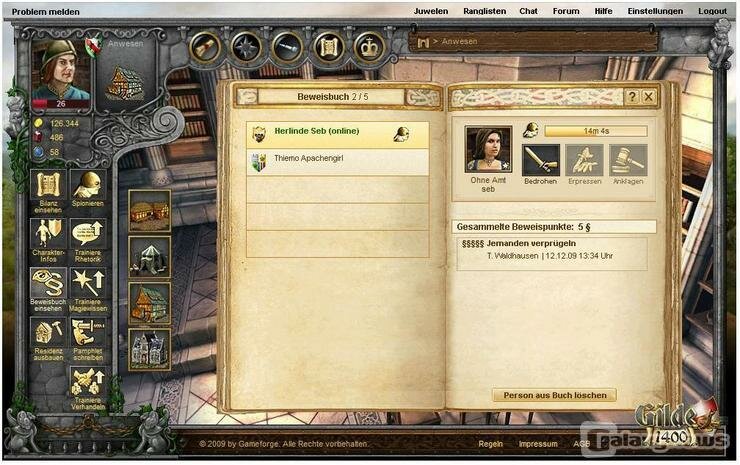Open the Chat link
Image resolution: width=740 pixels, height=465 pixels.
pyautogui.click(x=528, y=11)
